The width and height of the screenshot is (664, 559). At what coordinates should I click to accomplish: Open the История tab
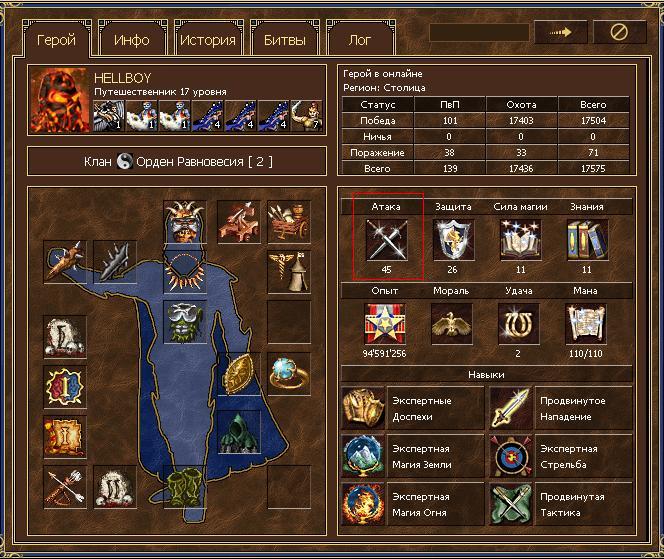pos(208,40)
